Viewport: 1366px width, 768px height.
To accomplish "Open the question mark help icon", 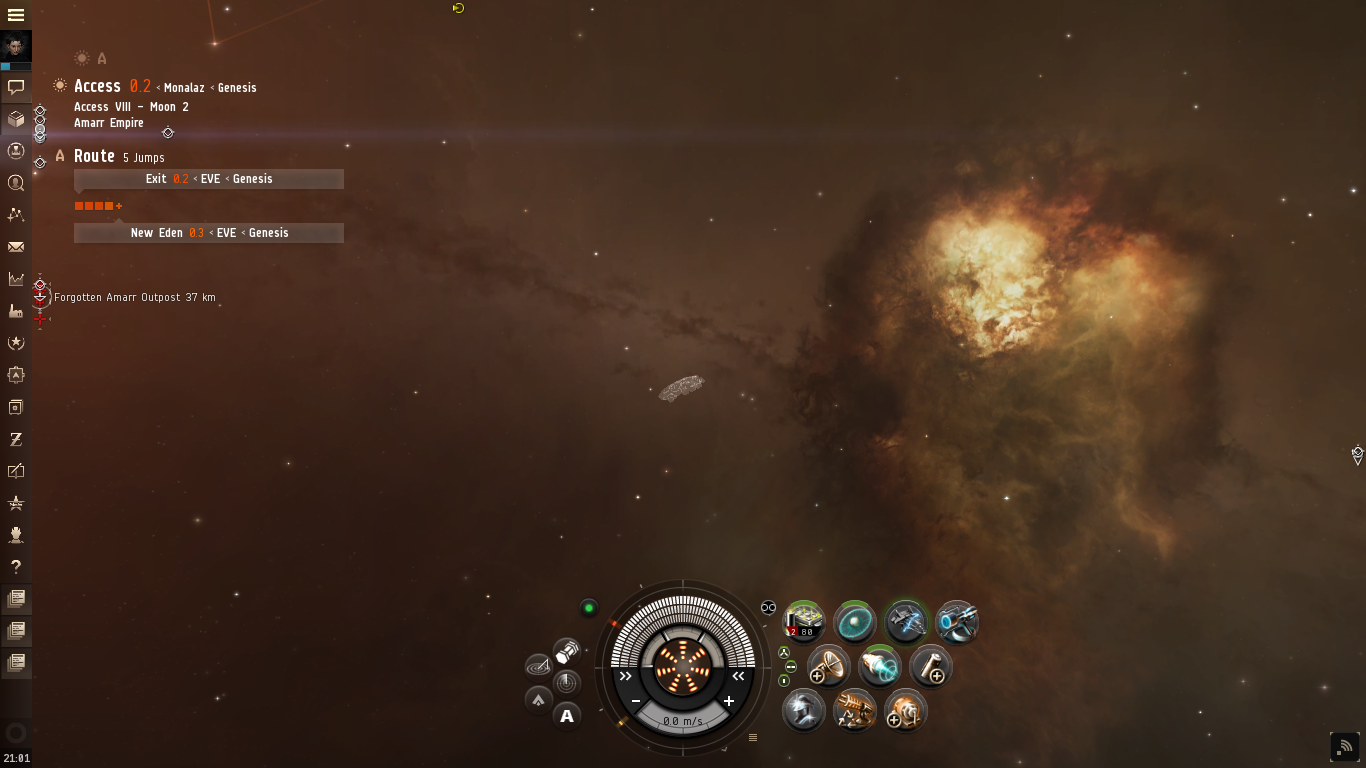I will tap(16, 567).
